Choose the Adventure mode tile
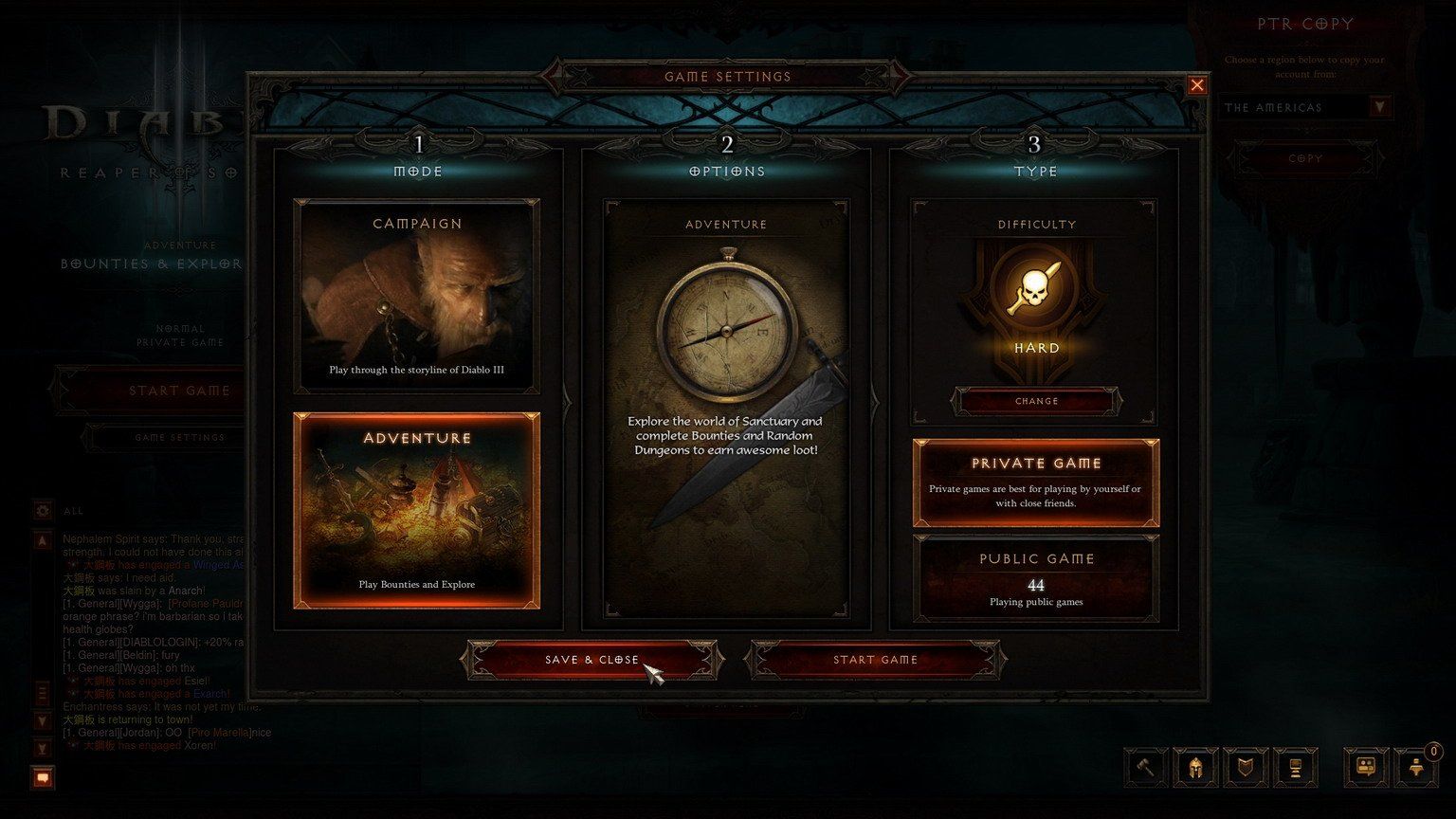Screen dimensions: 1456x819 pos(417,510)
